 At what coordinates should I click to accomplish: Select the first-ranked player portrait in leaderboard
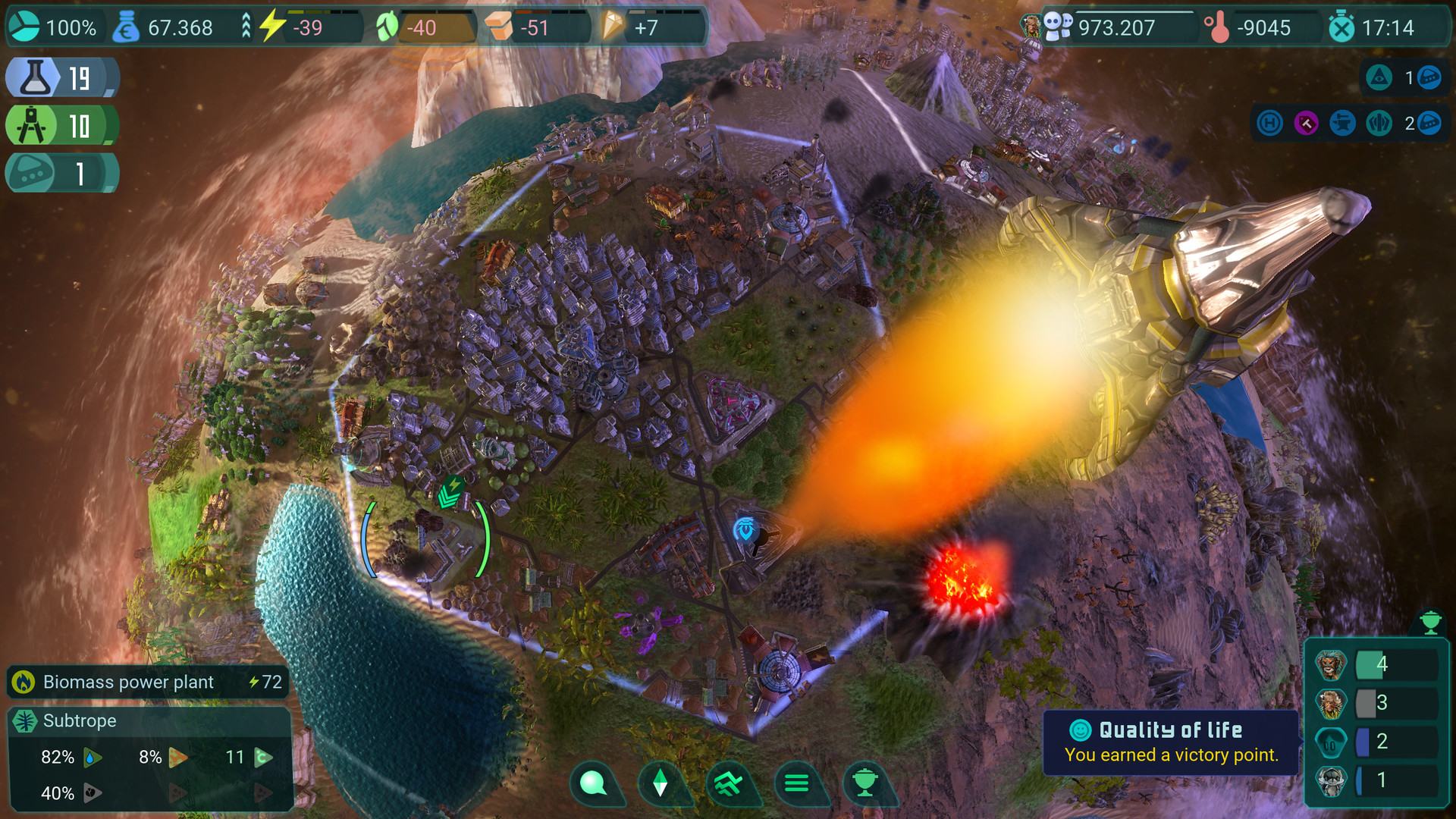1331,666
